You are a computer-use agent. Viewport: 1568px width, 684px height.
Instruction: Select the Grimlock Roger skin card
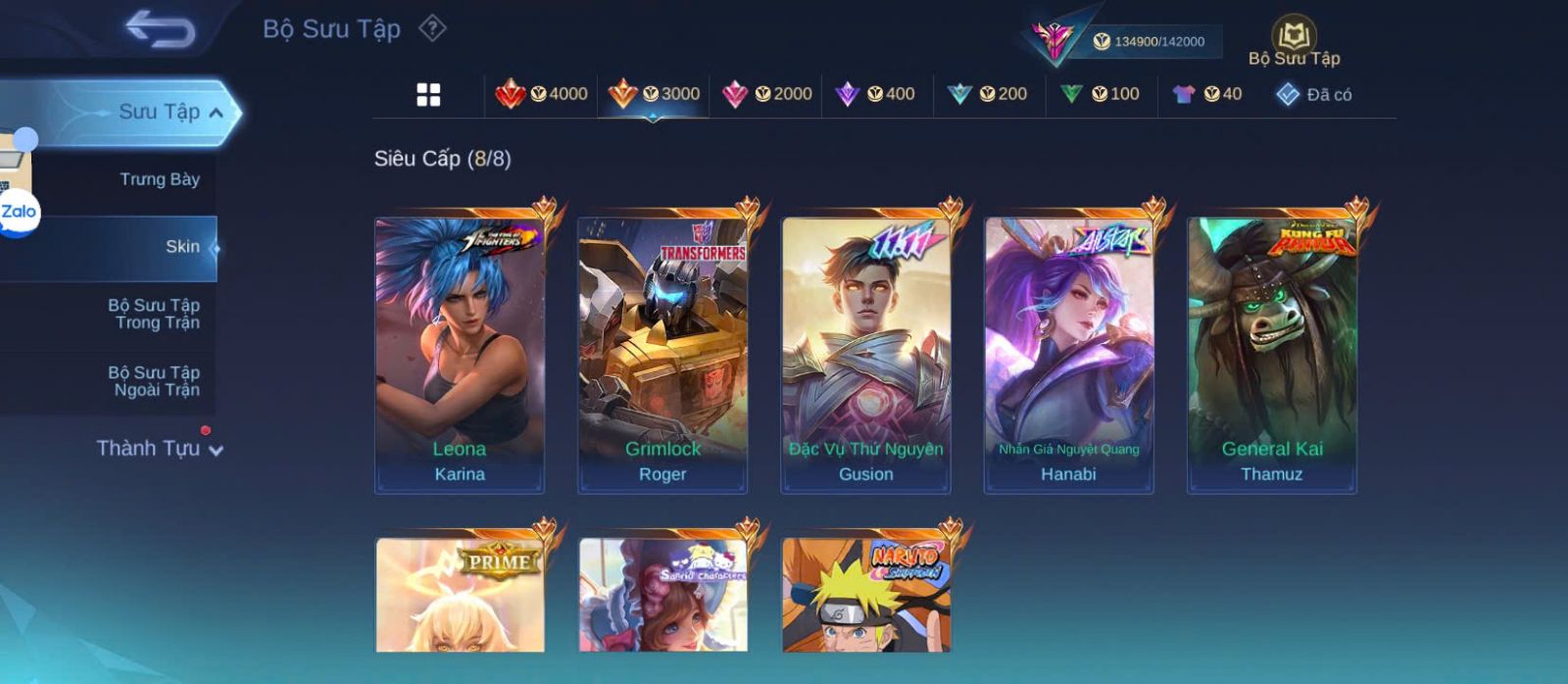pos(662,355)
